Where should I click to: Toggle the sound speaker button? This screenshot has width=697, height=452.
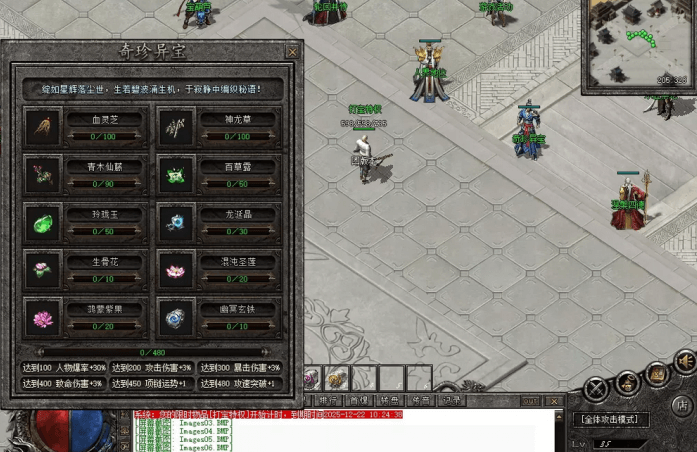[684, 361]
